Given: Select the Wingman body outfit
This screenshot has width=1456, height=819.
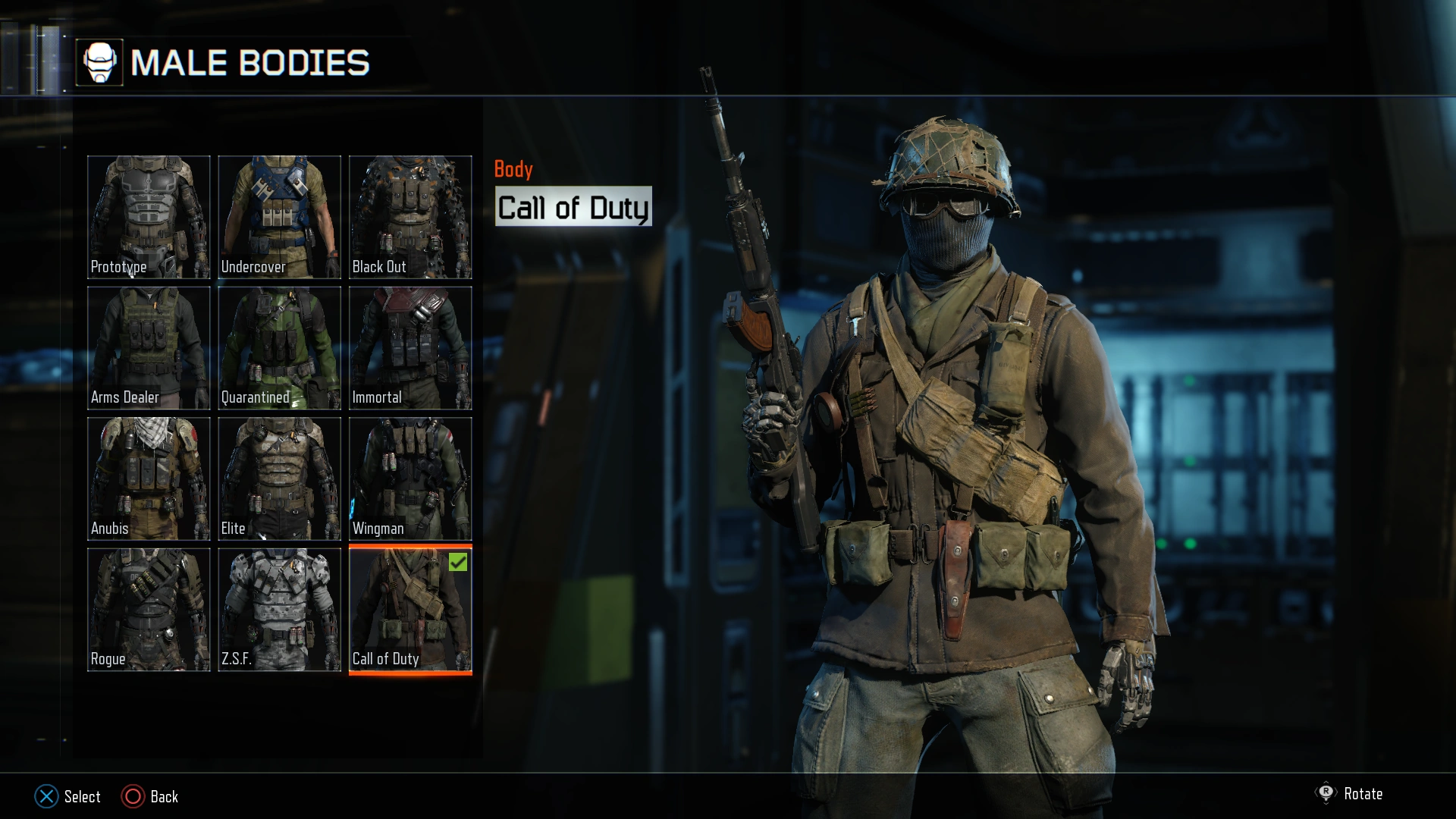Looking at the screenshot, I should point(410,479).
